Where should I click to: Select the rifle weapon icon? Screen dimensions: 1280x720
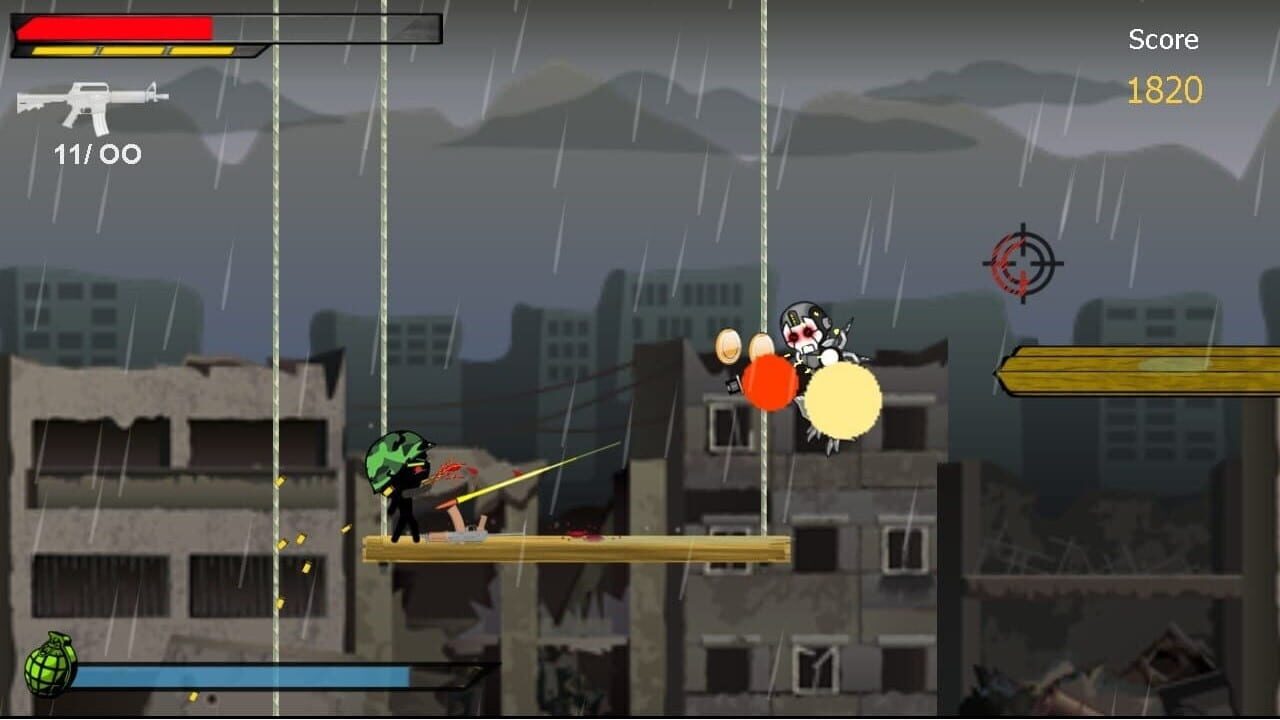pyautogui.click(x=90, y=105)
